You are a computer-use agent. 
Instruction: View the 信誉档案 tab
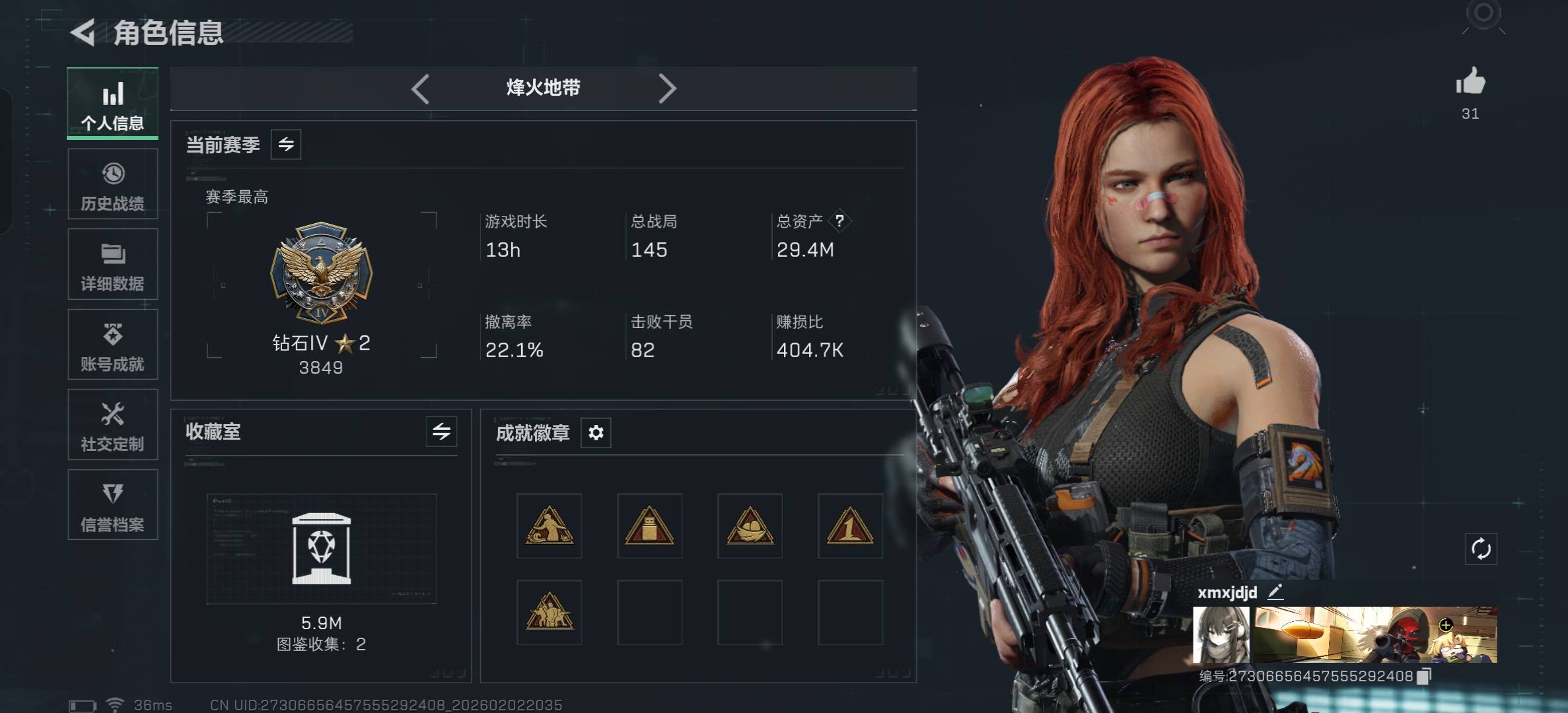tap(112, 505)
